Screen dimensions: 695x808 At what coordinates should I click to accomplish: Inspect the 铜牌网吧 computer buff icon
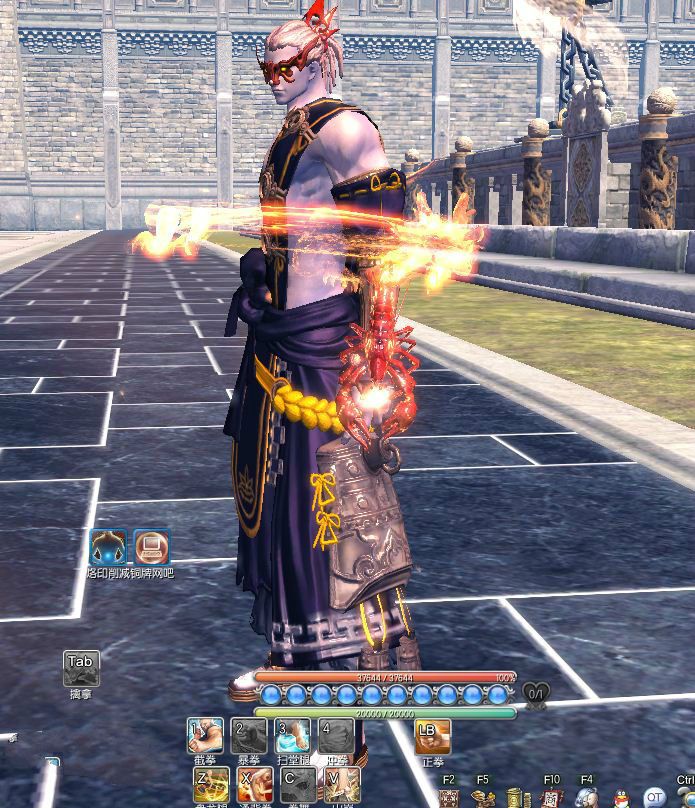(151, 548)
